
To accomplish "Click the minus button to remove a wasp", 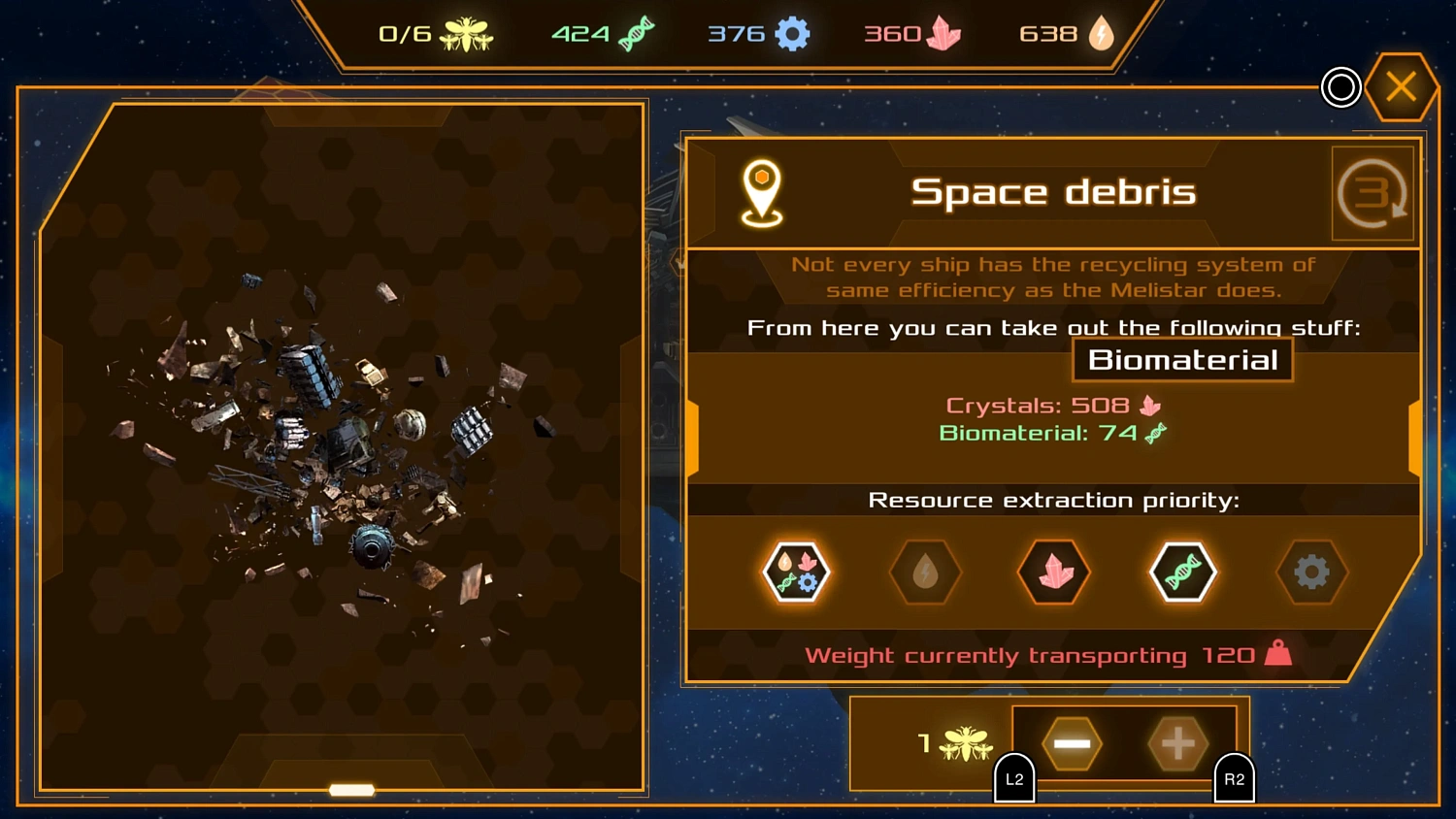I will 1071,744.
